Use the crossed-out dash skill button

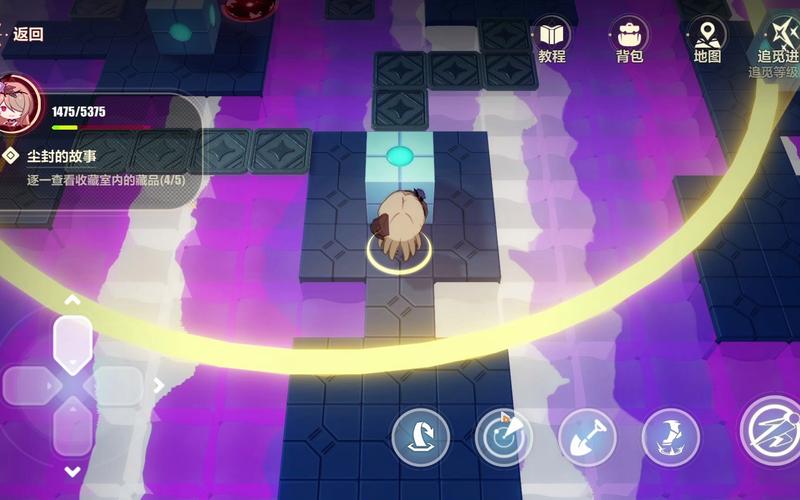(x=770, y=430)
